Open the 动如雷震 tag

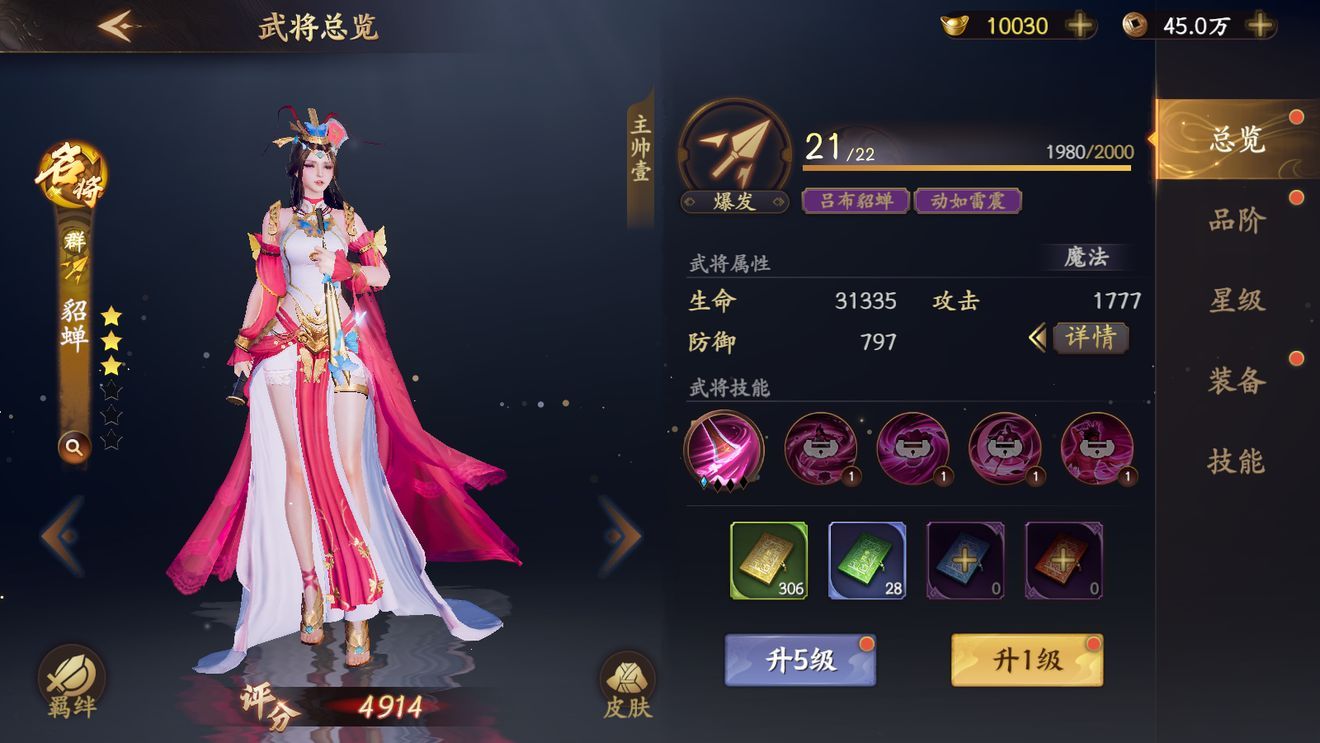click(967, 201)
